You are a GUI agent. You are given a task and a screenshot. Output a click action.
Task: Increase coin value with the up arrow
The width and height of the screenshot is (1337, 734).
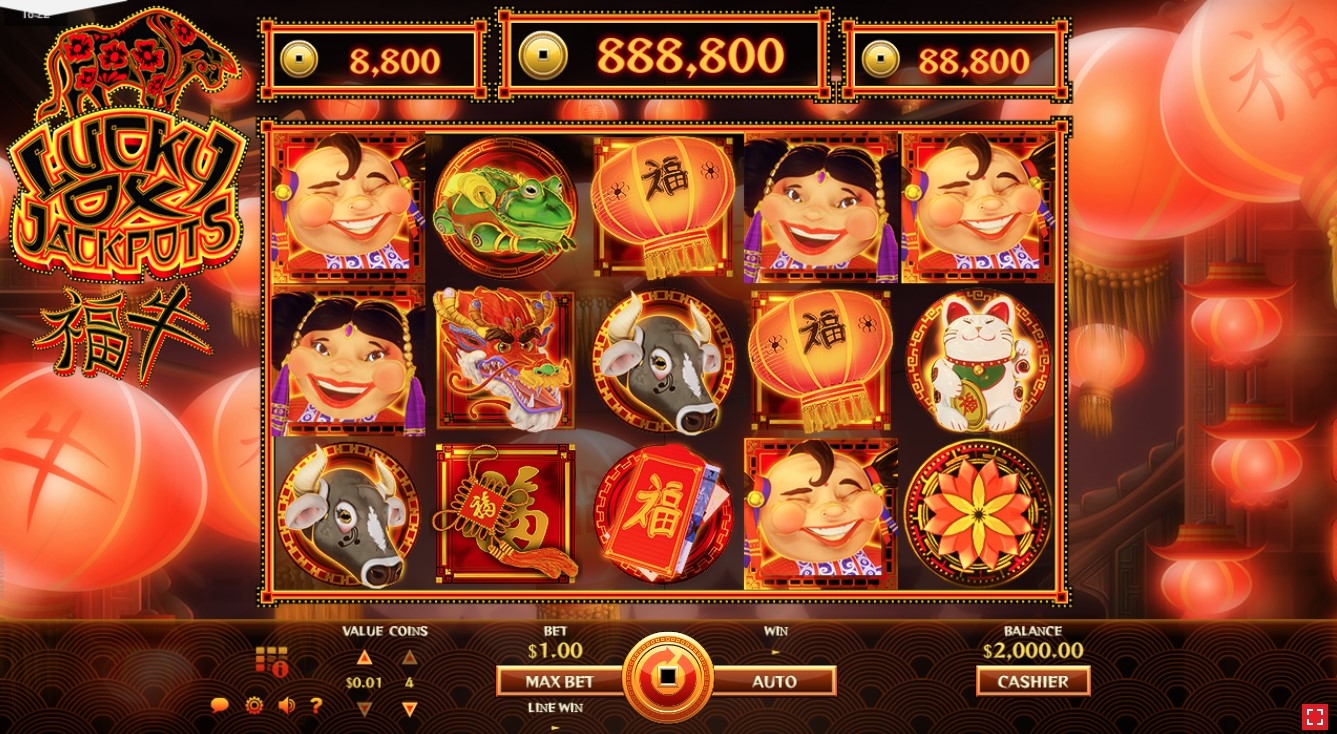tap(364, 657)
